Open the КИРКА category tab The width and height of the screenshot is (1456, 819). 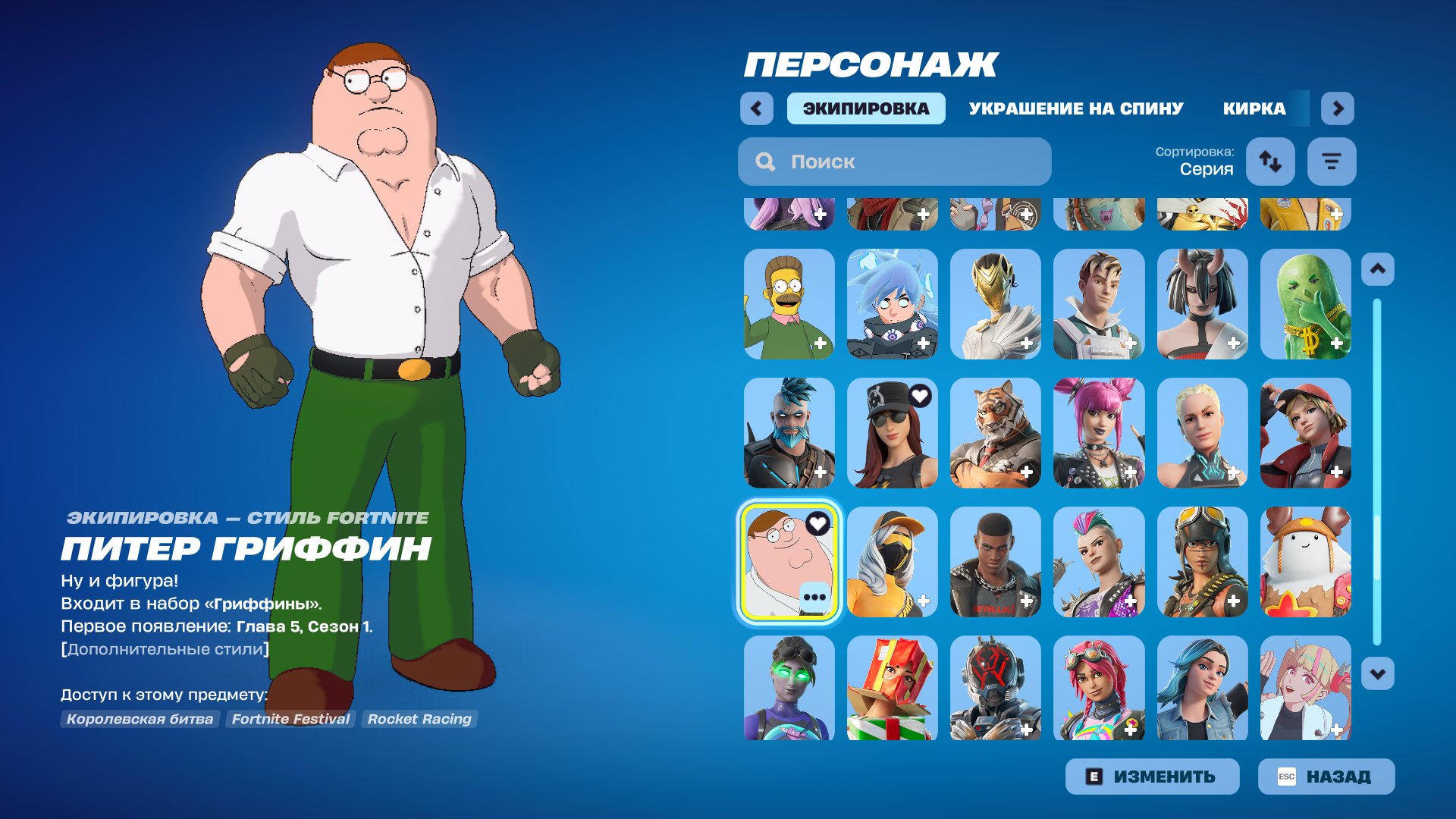1254,108
